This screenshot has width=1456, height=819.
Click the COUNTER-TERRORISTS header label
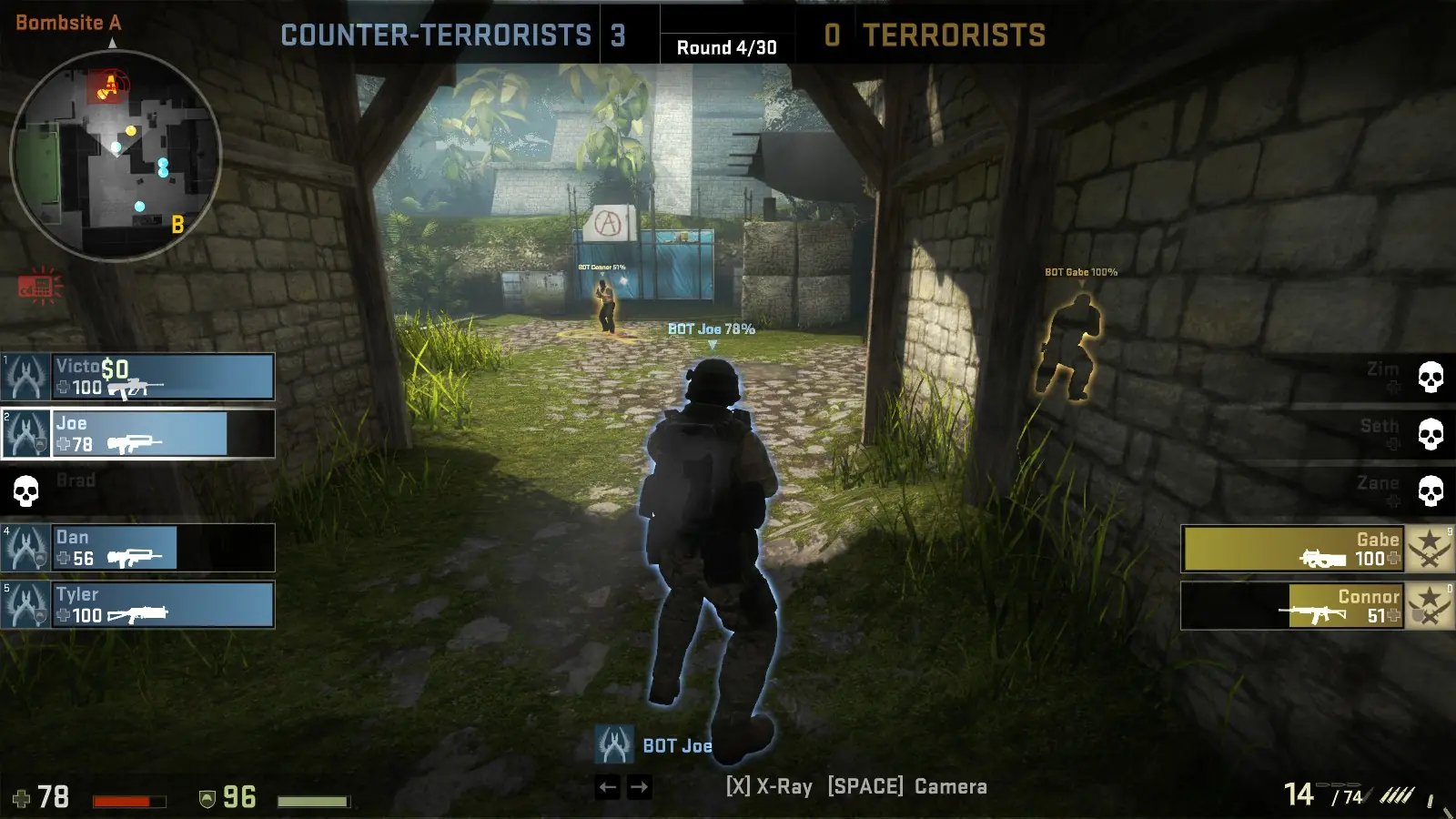click(434, 35)
